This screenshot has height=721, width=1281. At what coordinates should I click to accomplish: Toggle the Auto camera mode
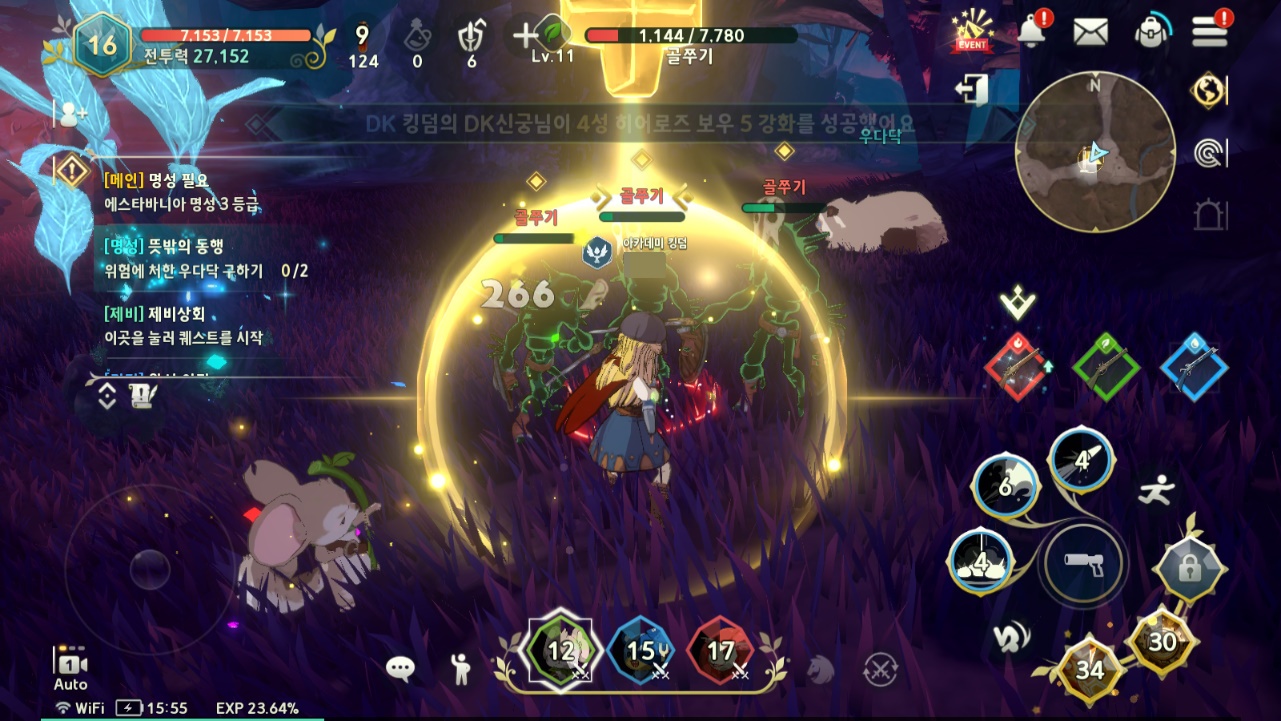[70, 669]
